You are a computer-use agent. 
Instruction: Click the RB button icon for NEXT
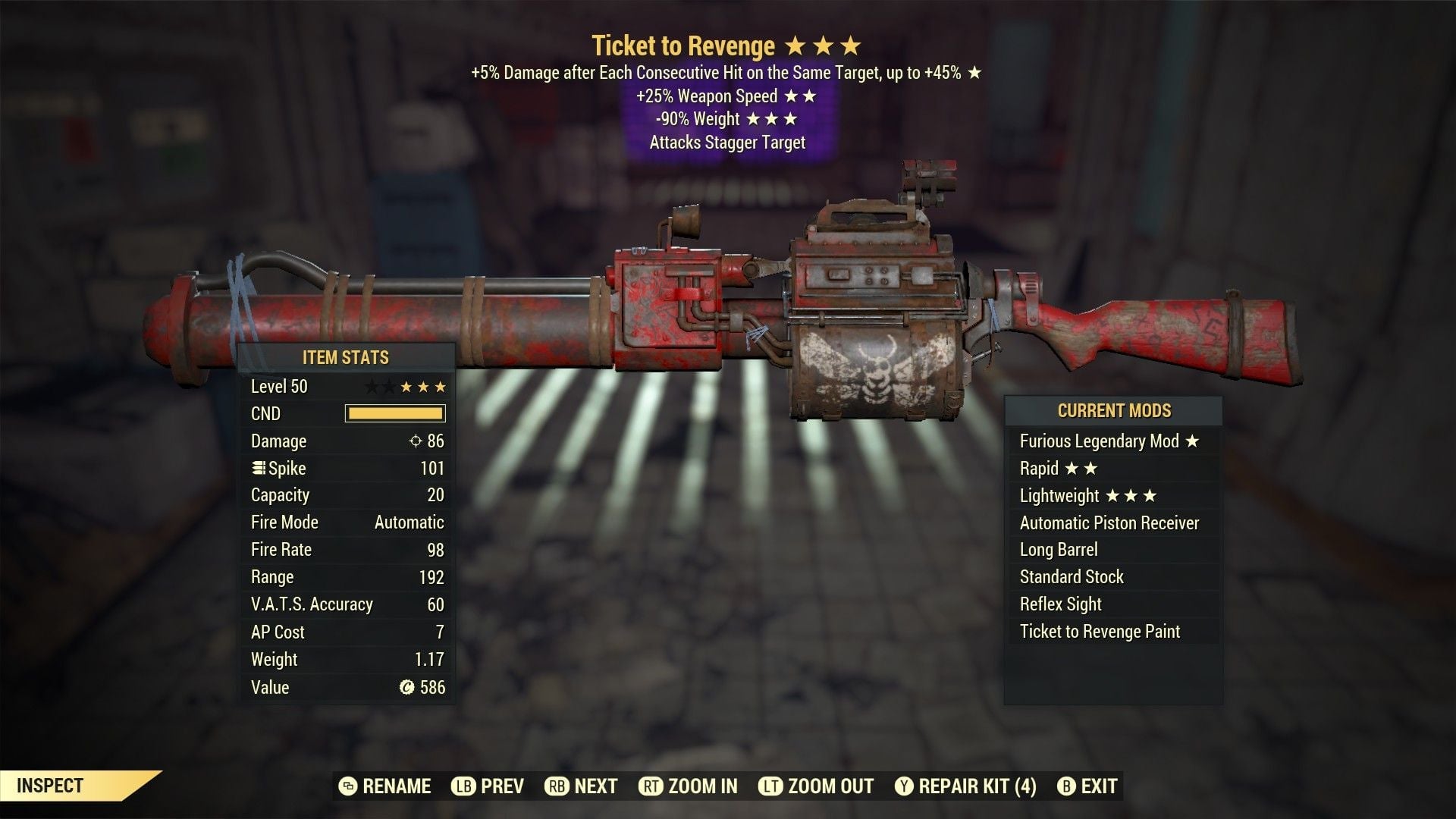pyautogui.click(x=564, y=786)
